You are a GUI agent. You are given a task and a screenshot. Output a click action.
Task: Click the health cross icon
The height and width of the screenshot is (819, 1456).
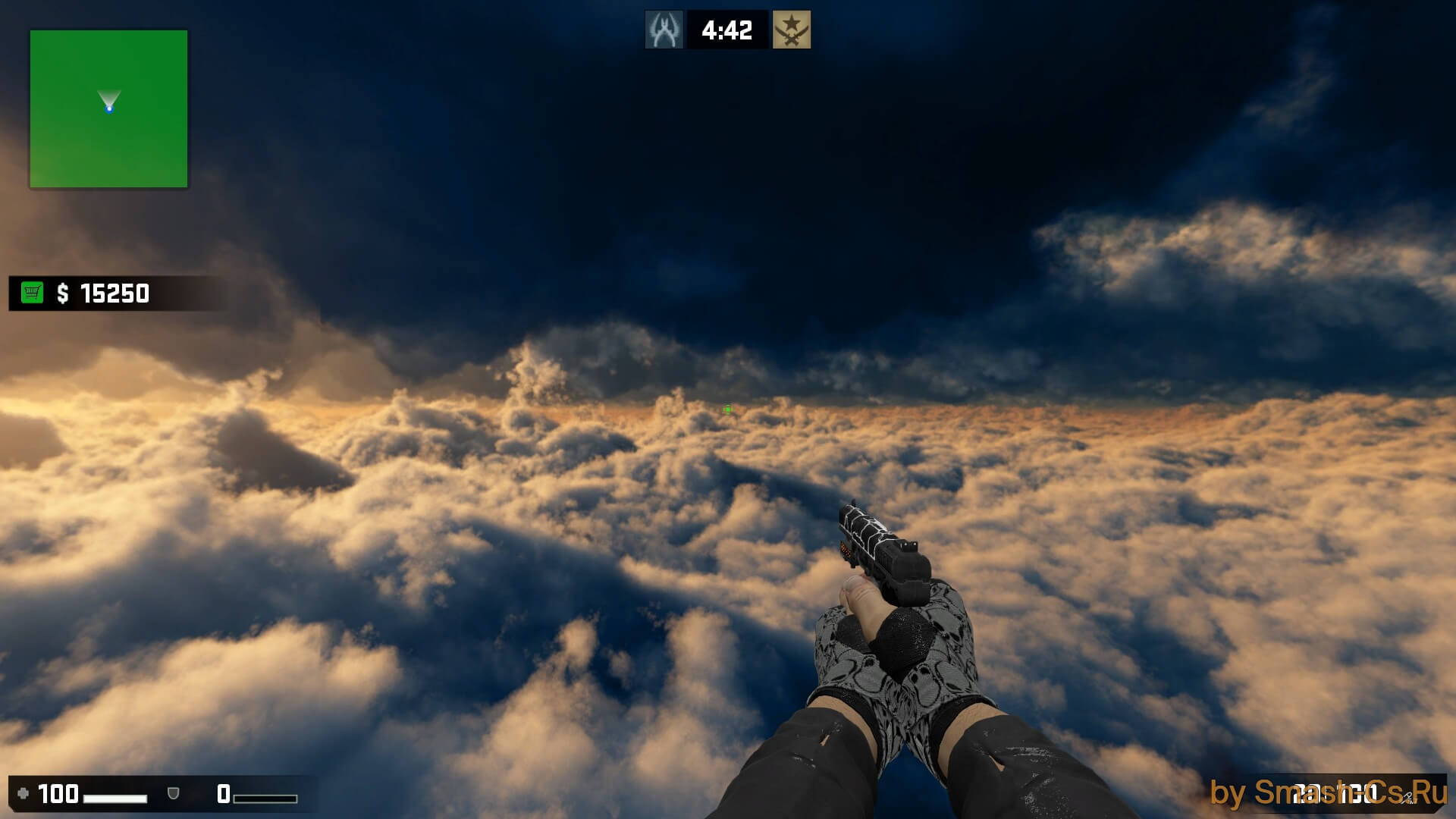23,794
